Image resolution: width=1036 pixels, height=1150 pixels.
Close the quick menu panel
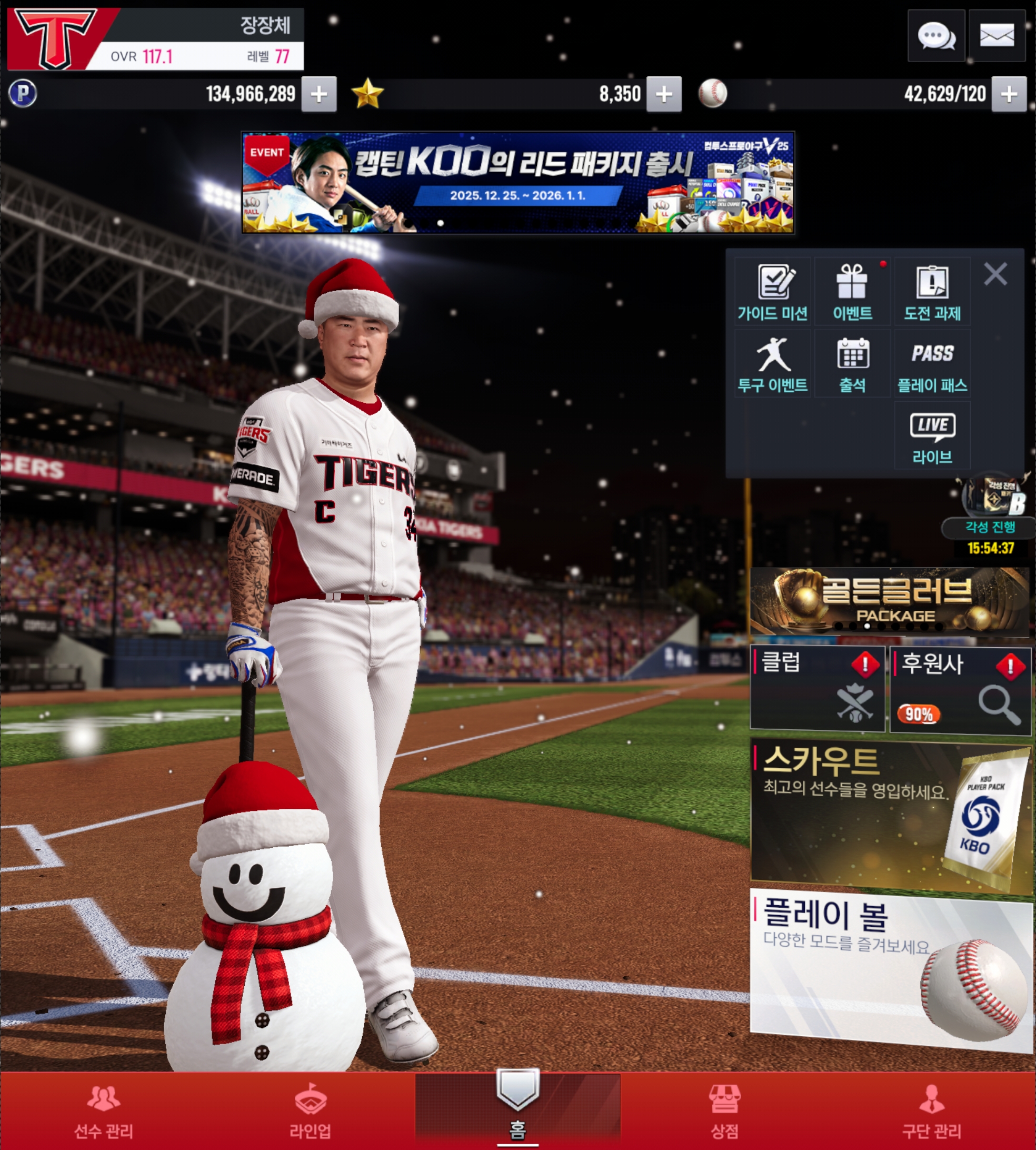coord(995,274)
